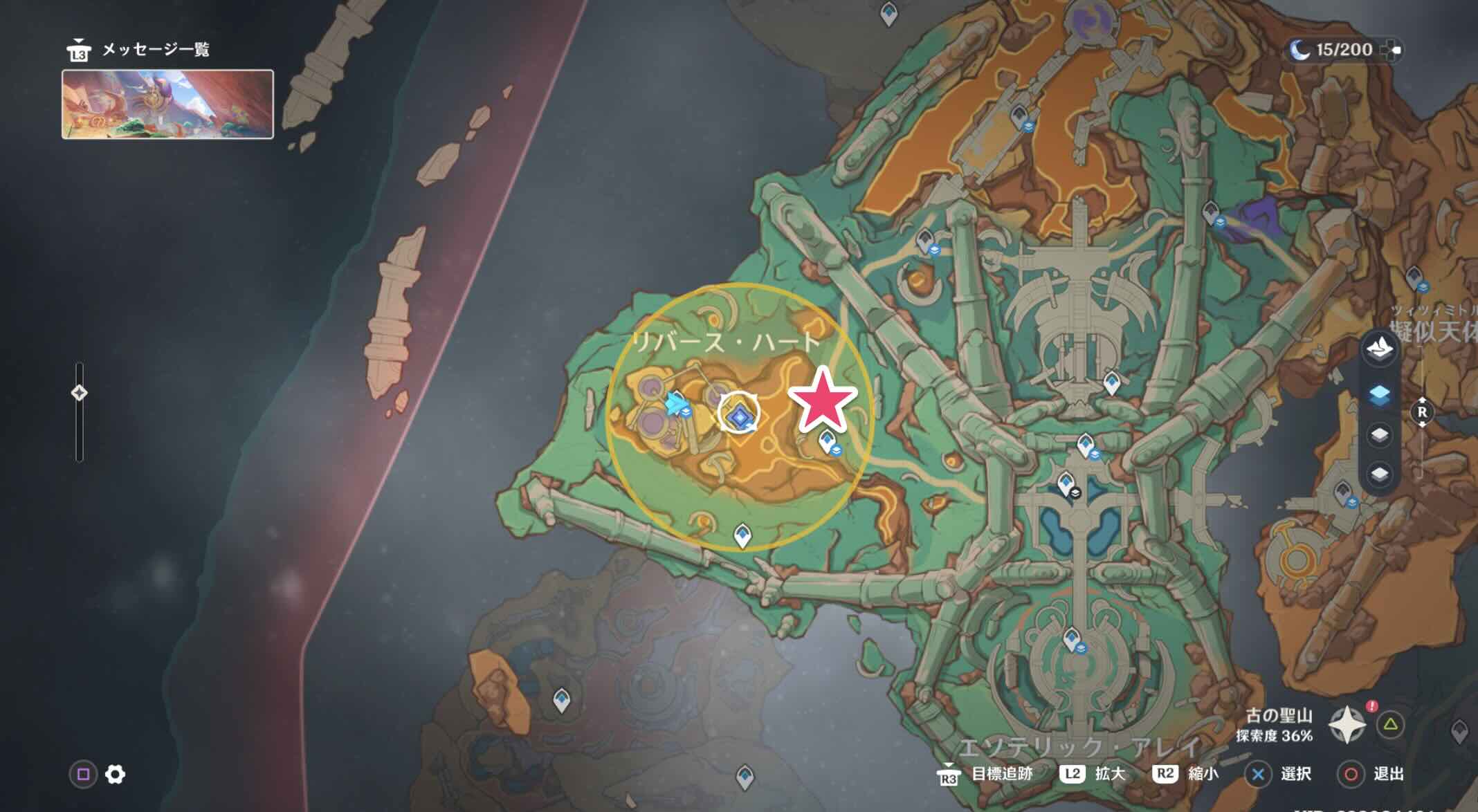This screenshot has width=1478, height=812.
Task: Open map settings with the gear icon
Action: click(115, 774)
